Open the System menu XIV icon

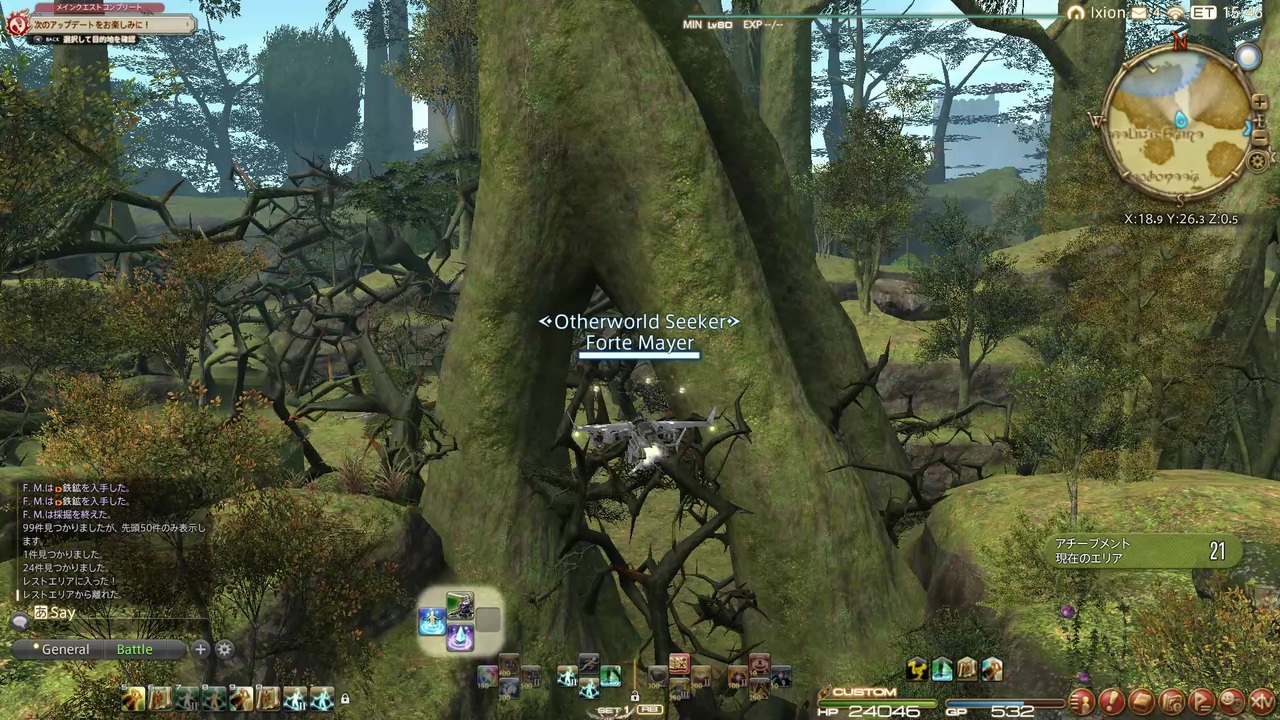point(1260,701)
